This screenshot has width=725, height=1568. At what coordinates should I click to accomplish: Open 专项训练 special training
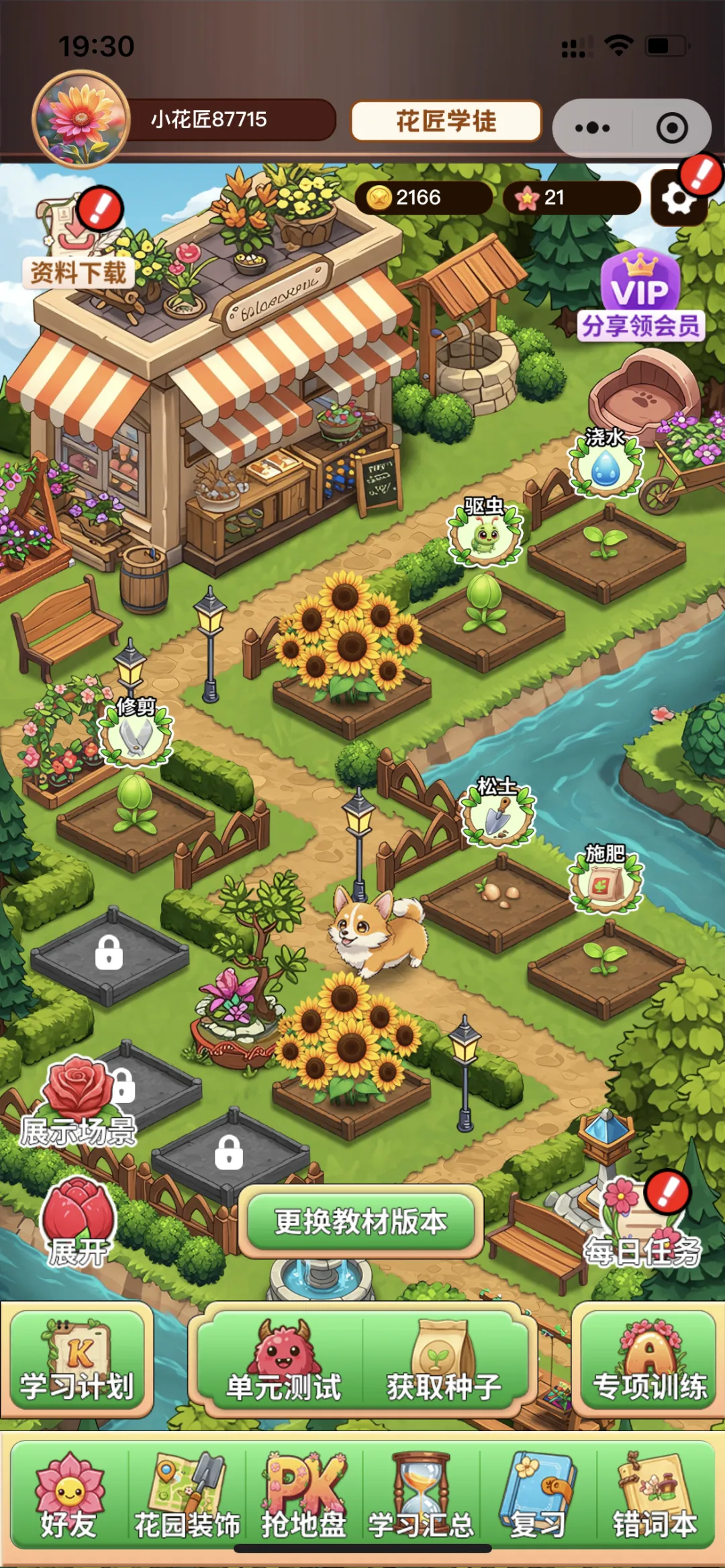pos(649,1361)
